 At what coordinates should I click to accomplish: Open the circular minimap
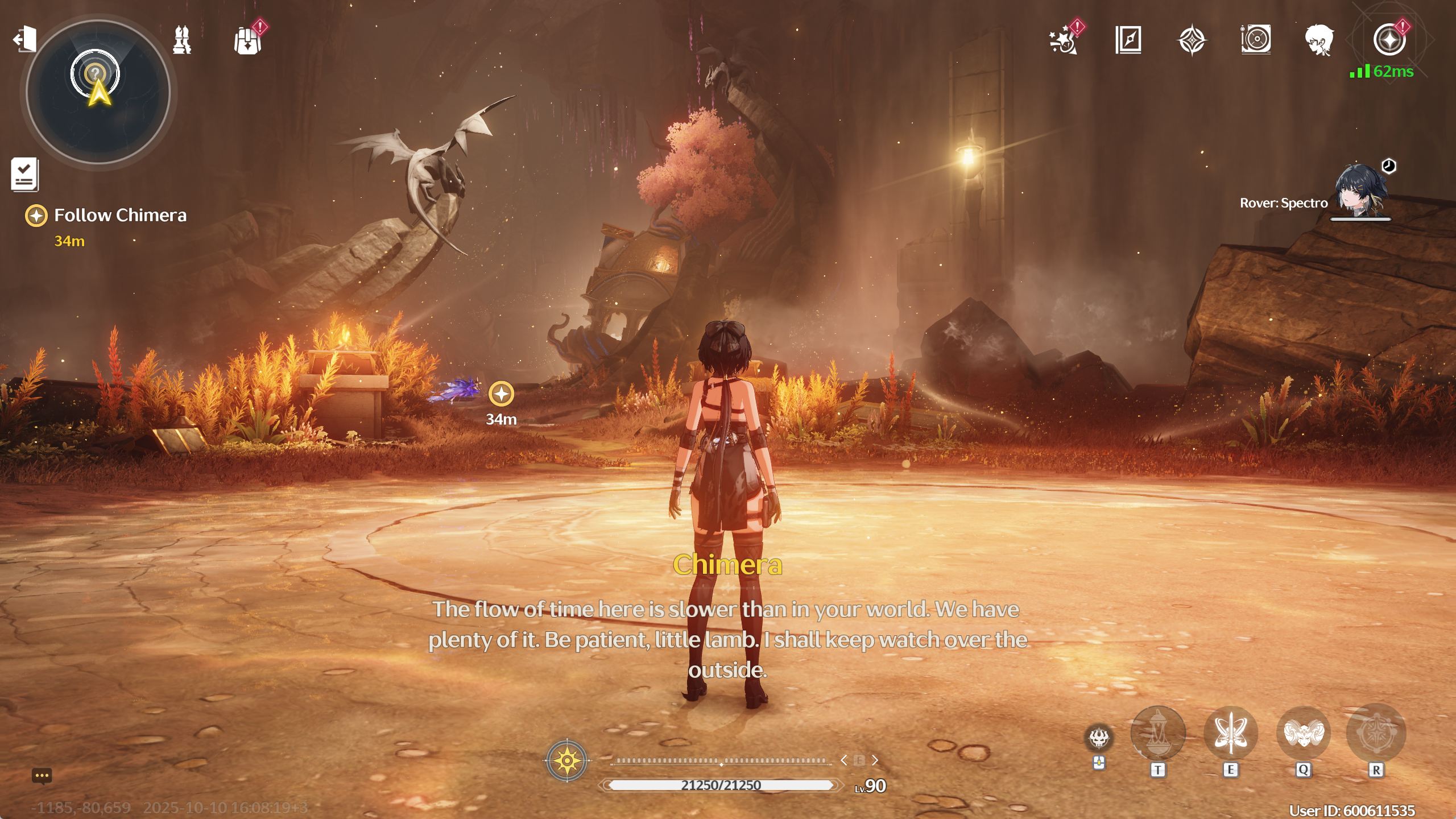coord(98,92)
